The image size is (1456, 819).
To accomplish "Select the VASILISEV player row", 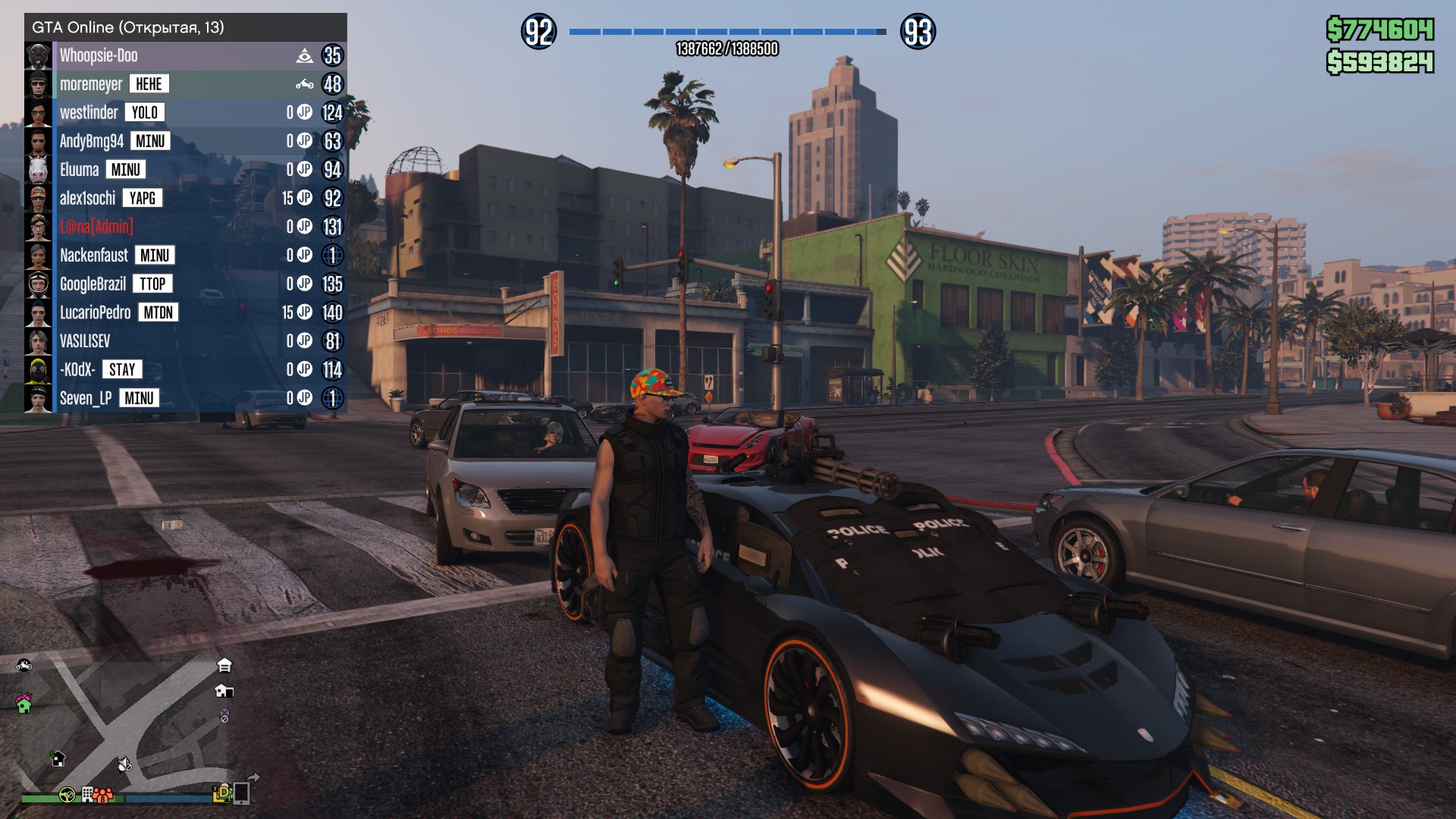I will (x=85, y=341).
